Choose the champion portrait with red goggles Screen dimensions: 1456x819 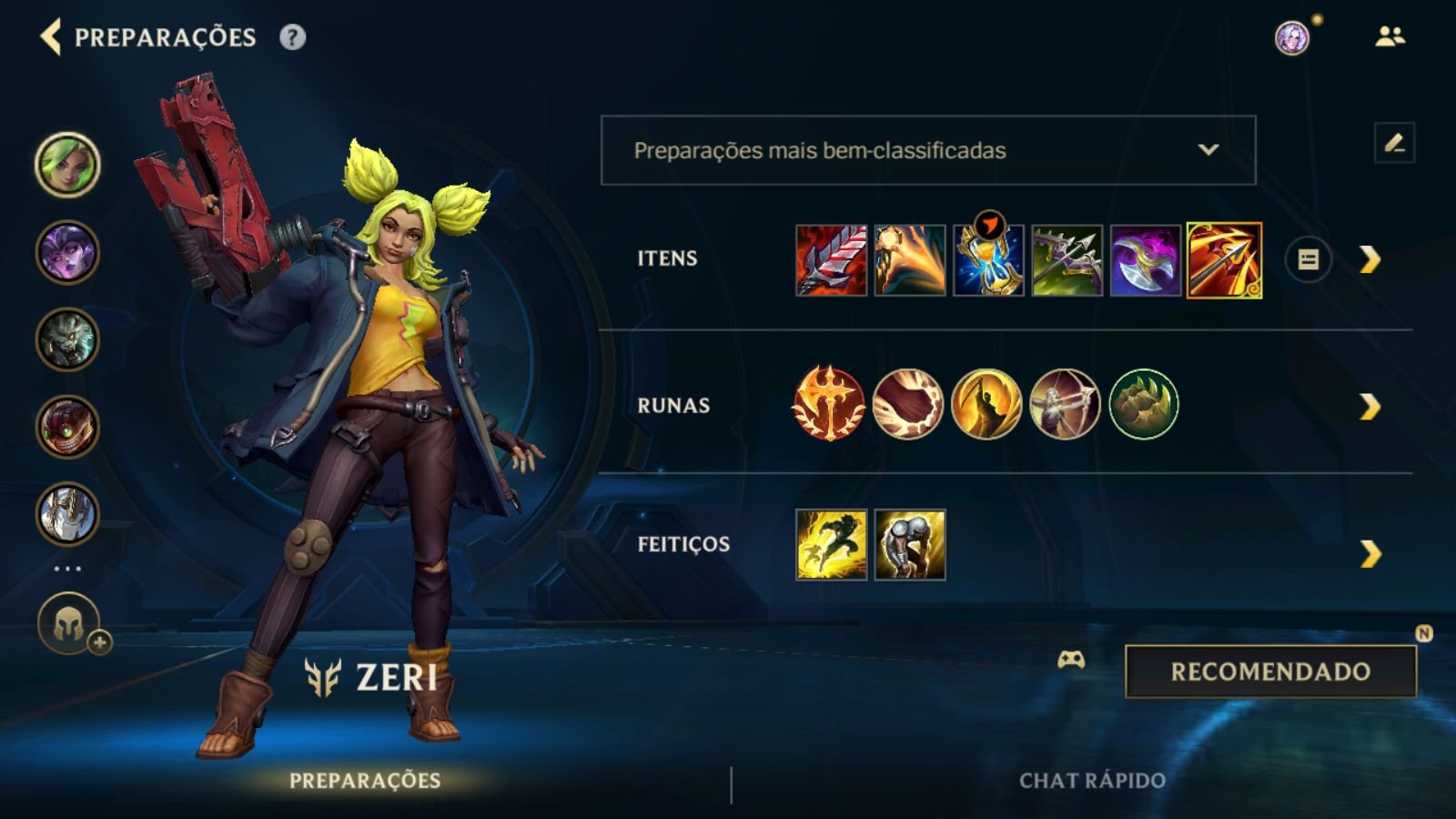click(67, 427)
